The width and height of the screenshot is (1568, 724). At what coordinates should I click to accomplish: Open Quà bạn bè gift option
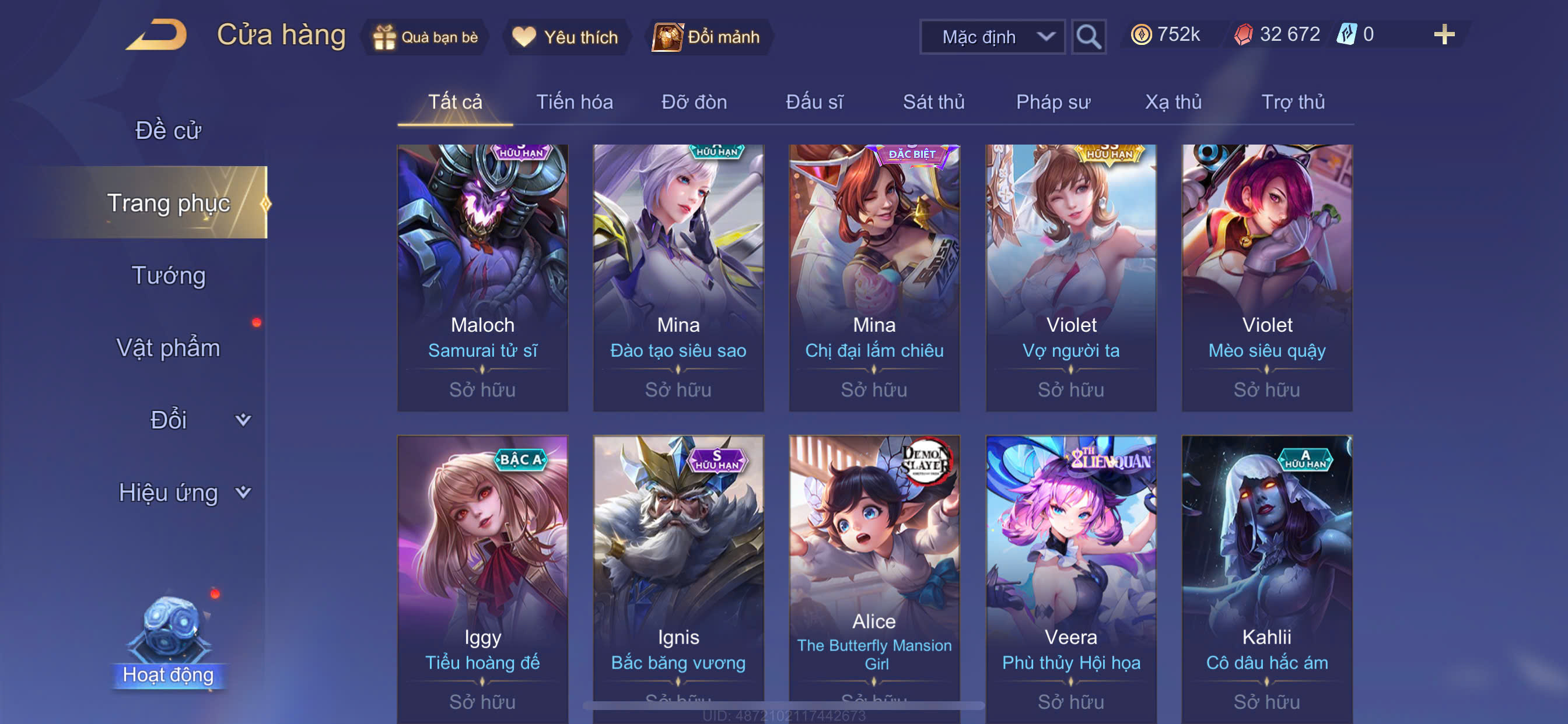click(425, 37)
